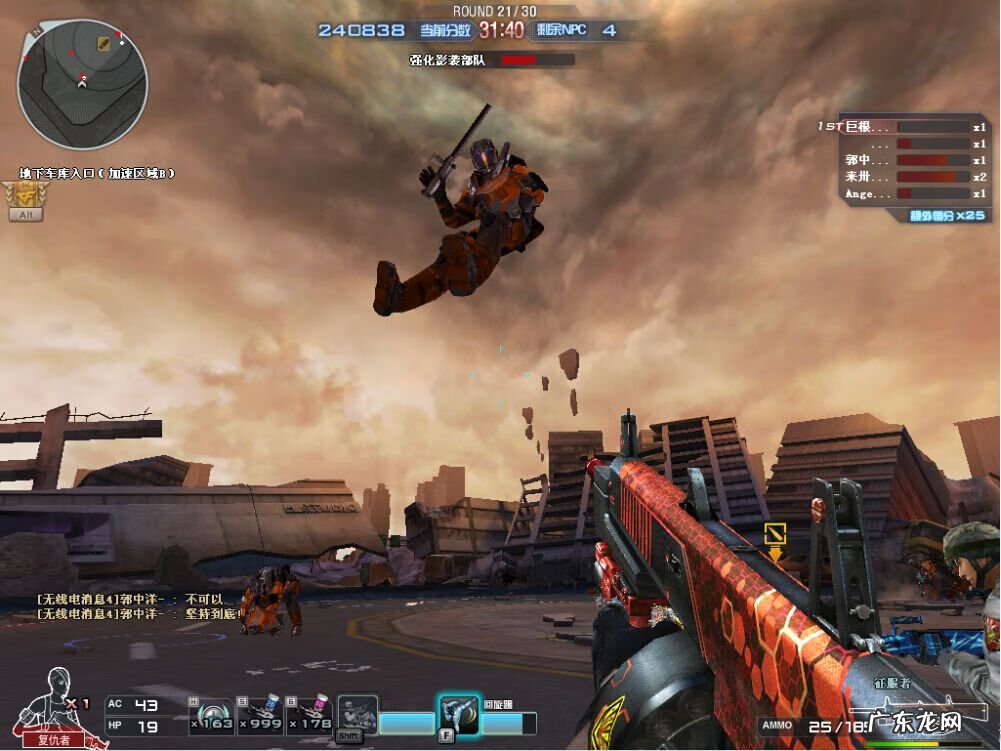Select the 郭中... player row

[902, 160]
